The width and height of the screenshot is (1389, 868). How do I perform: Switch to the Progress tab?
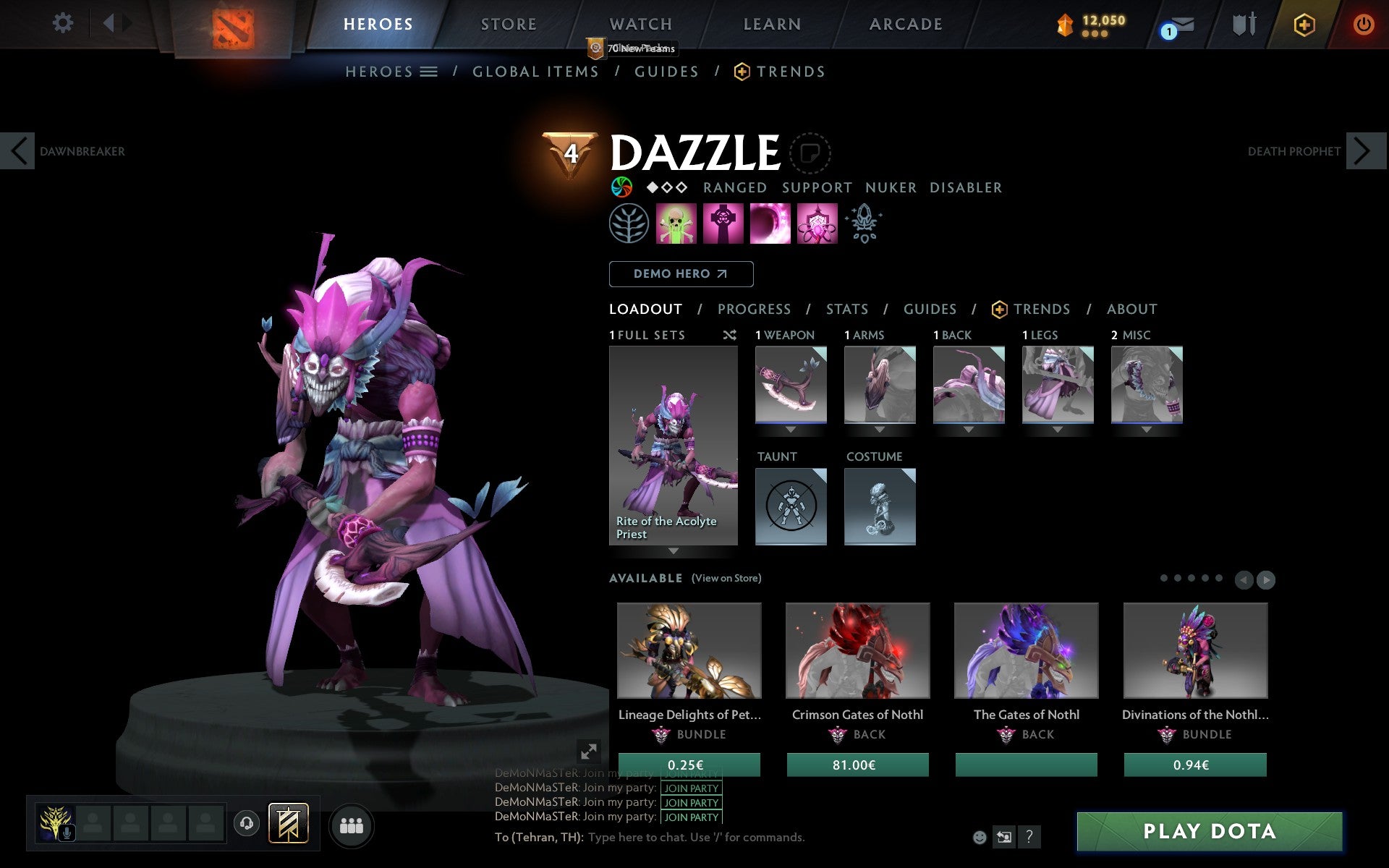[754, 310]
